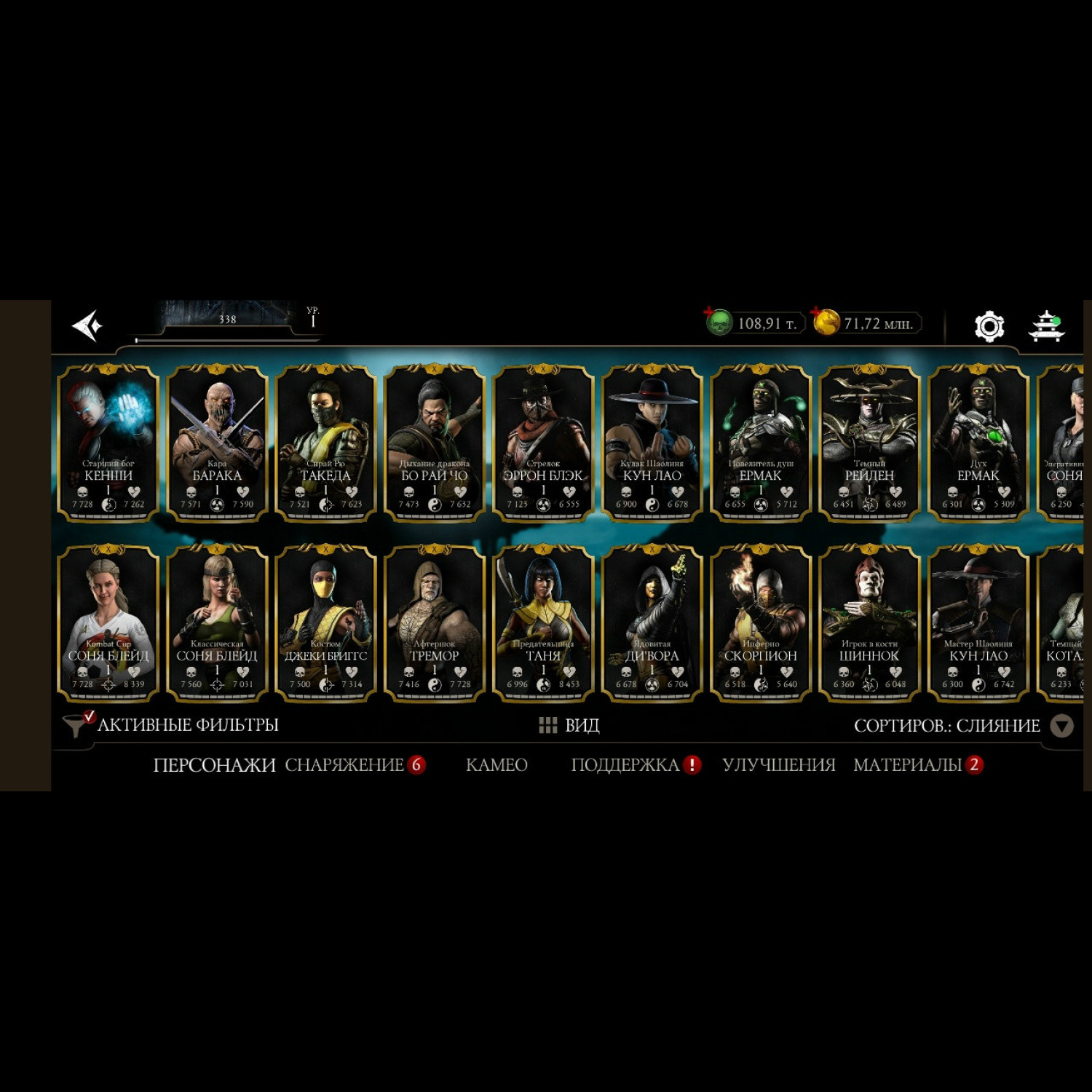Image resolution: width=1092 pixels, height=1092 pixels.
Task: Select the Kenshi character card
Action: (108, 443)
